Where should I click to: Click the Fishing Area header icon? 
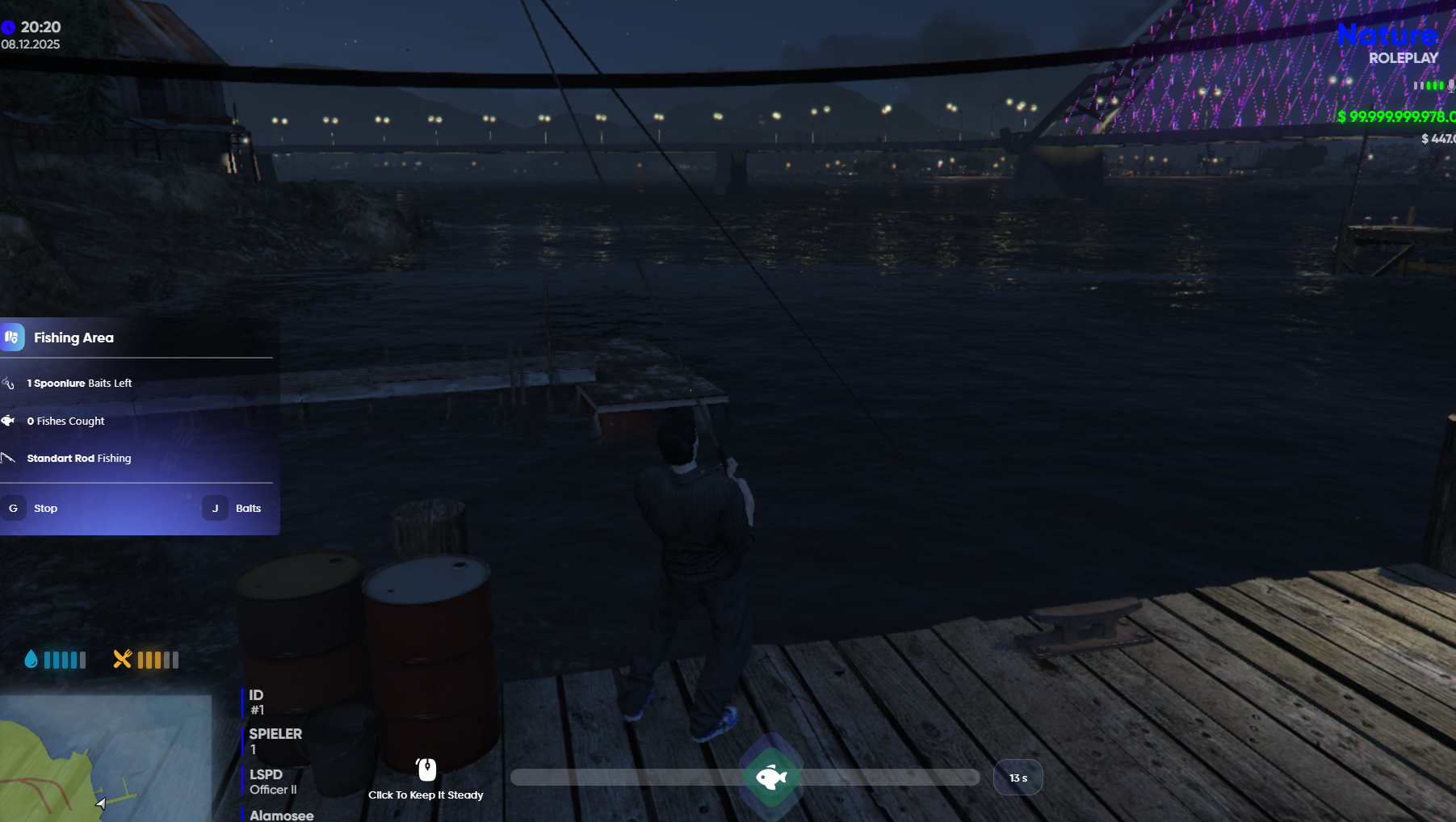pyautogui.click(x=12, y=338)
